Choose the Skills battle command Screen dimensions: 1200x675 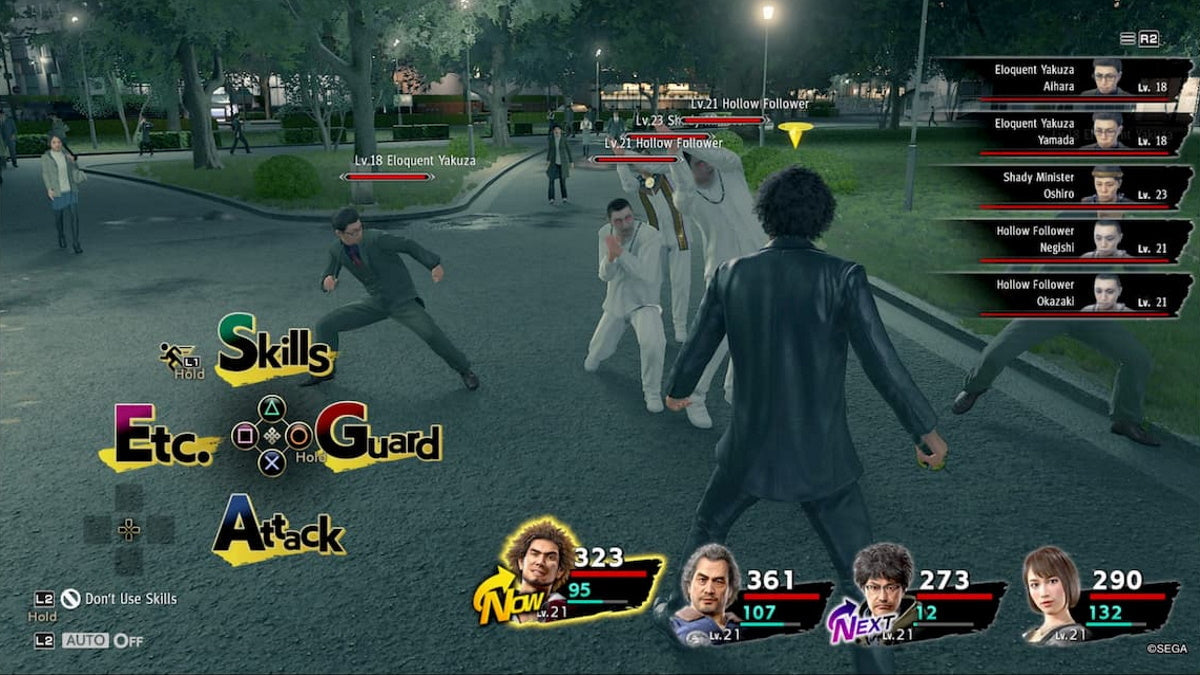pos(274,350)
